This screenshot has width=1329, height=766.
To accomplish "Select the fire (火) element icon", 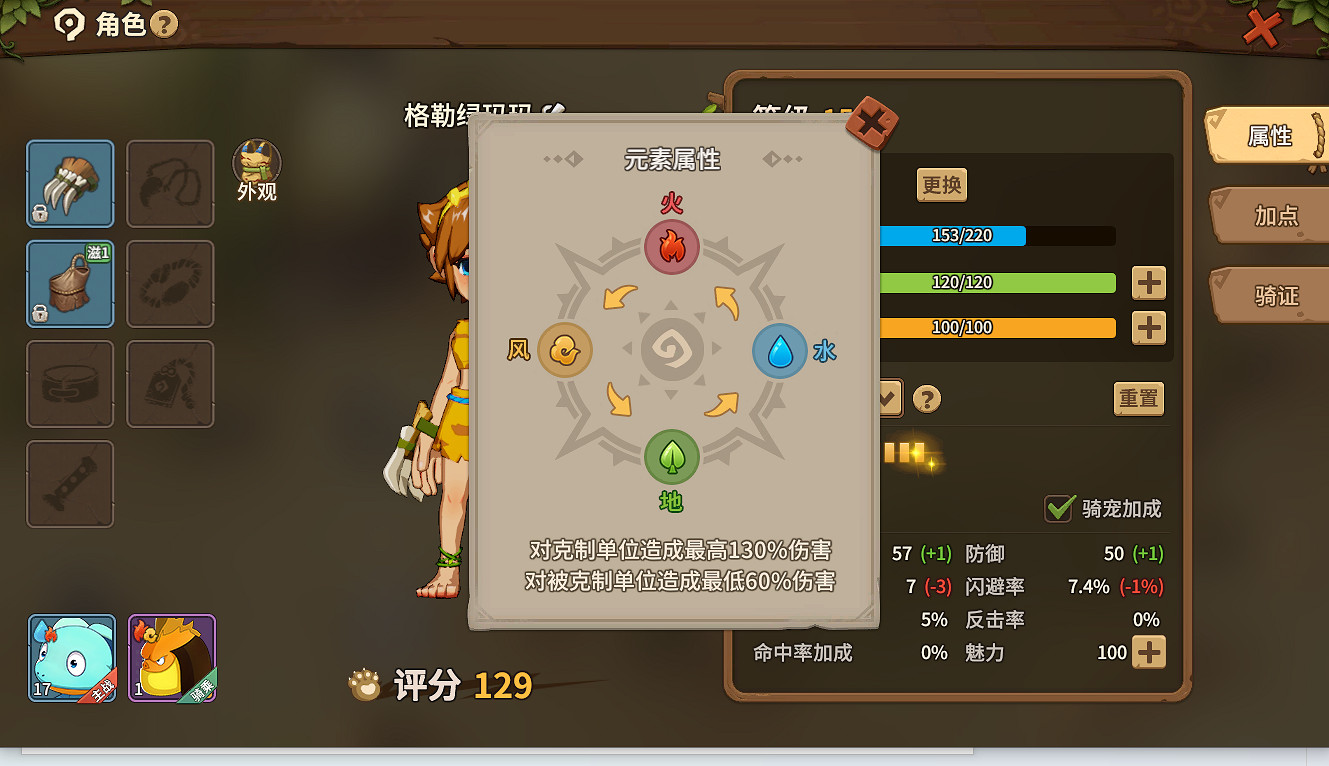I will [672, 247].
